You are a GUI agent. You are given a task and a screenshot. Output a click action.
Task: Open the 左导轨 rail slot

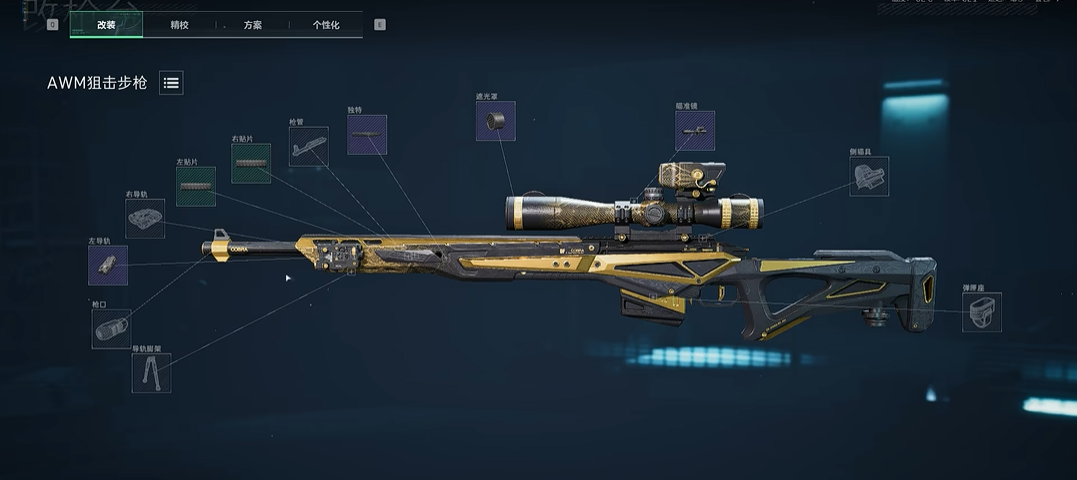click(108, 265)
